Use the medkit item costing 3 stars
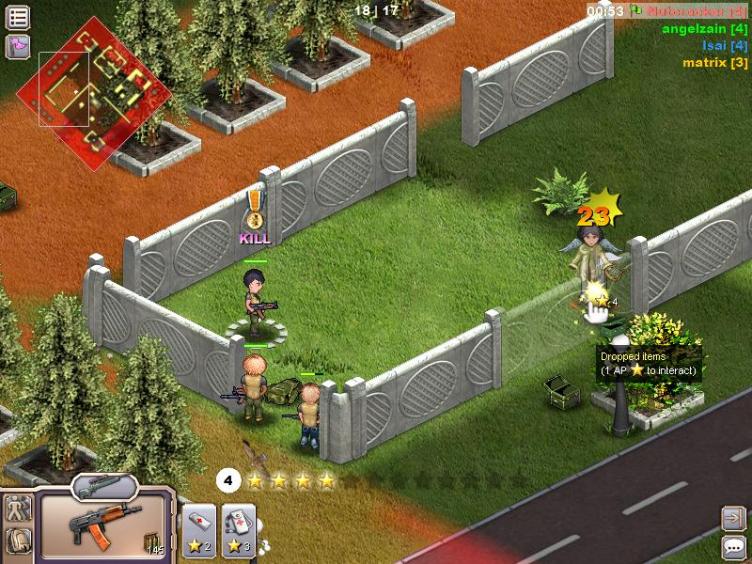This screenshot has width=752, height=564. pos(238,530)
